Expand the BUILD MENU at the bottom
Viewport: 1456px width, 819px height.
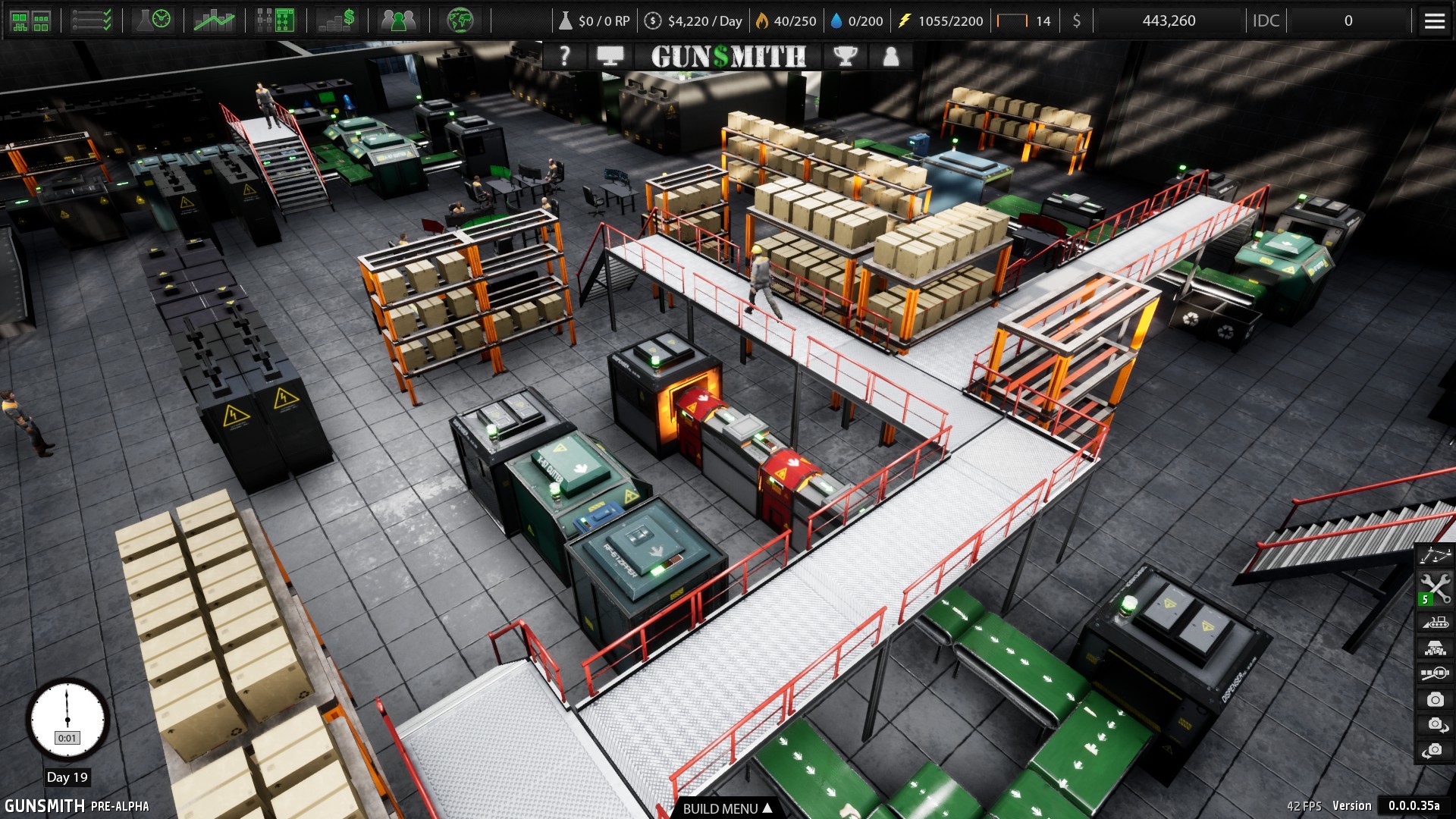728,809
